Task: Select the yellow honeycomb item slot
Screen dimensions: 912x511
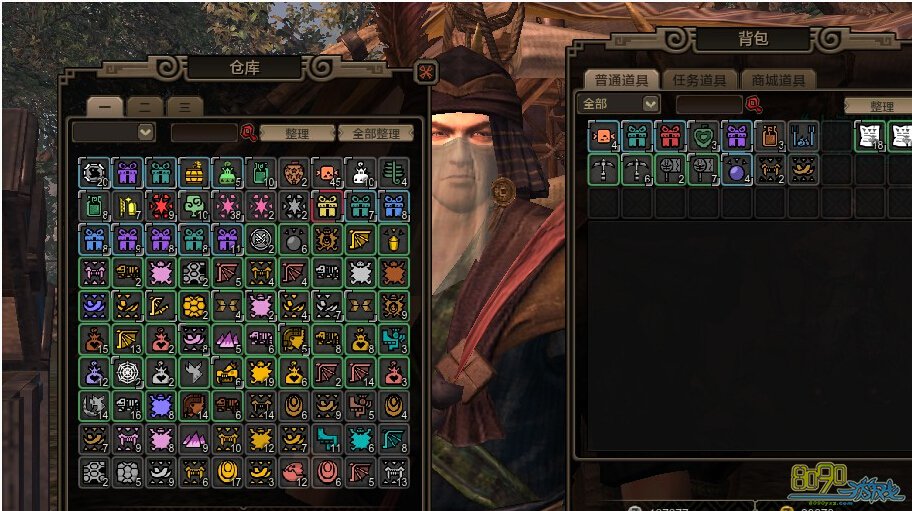Action: coord(195,306)
